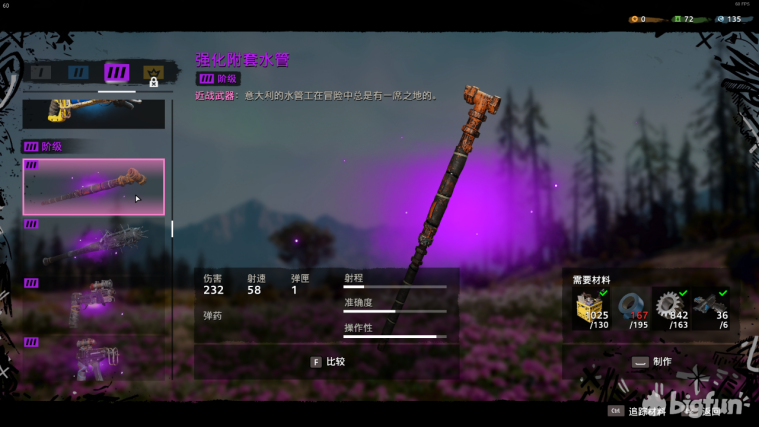Viewport: 759px width, 427px height.
Task: Select the reinforced pipe weapon in the list
Action: [94, 187]
